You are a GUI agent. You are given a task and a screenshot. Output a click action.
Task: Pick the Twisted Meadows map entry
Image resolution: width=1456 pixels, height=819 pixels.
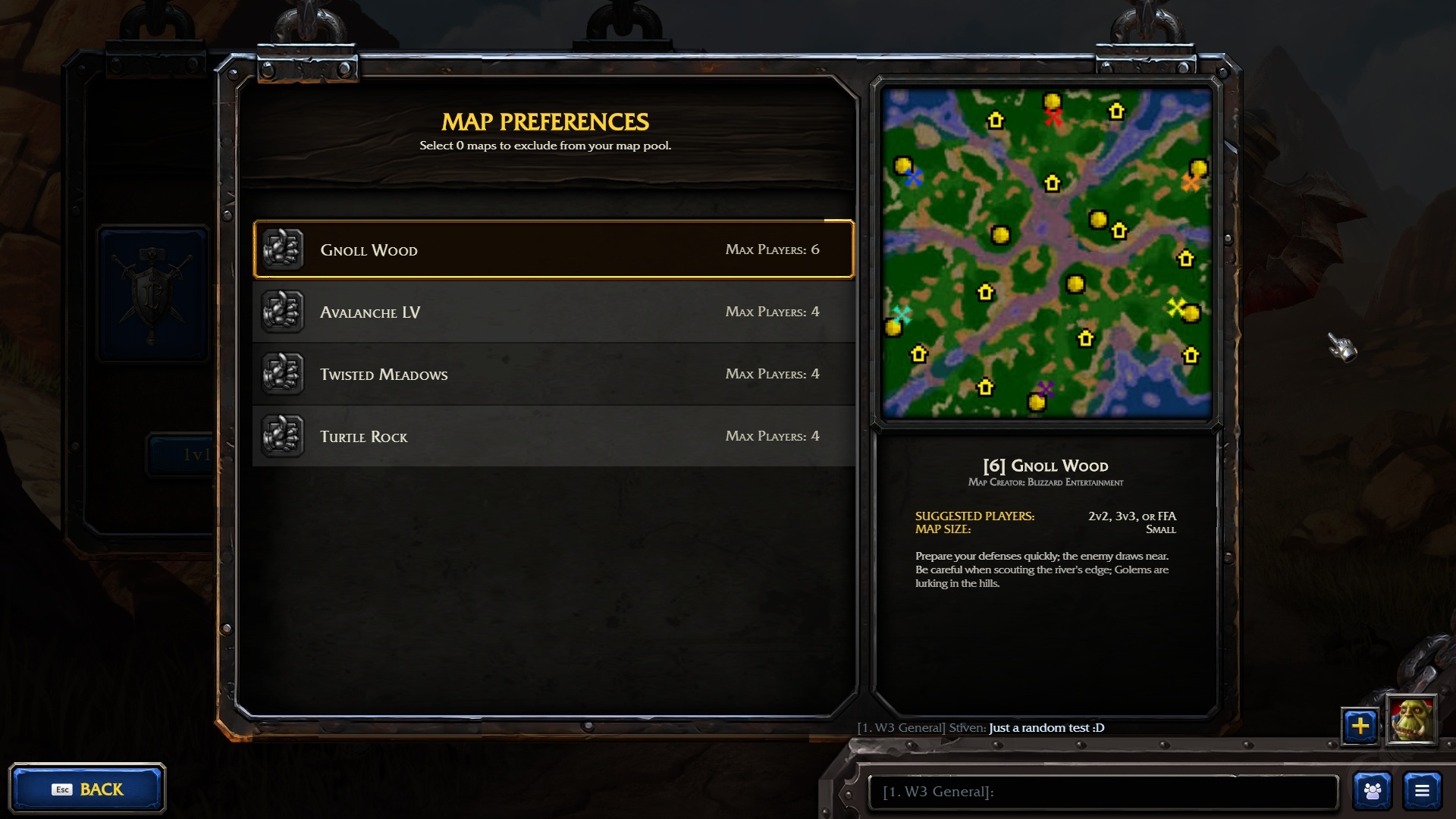click(554, 374)
